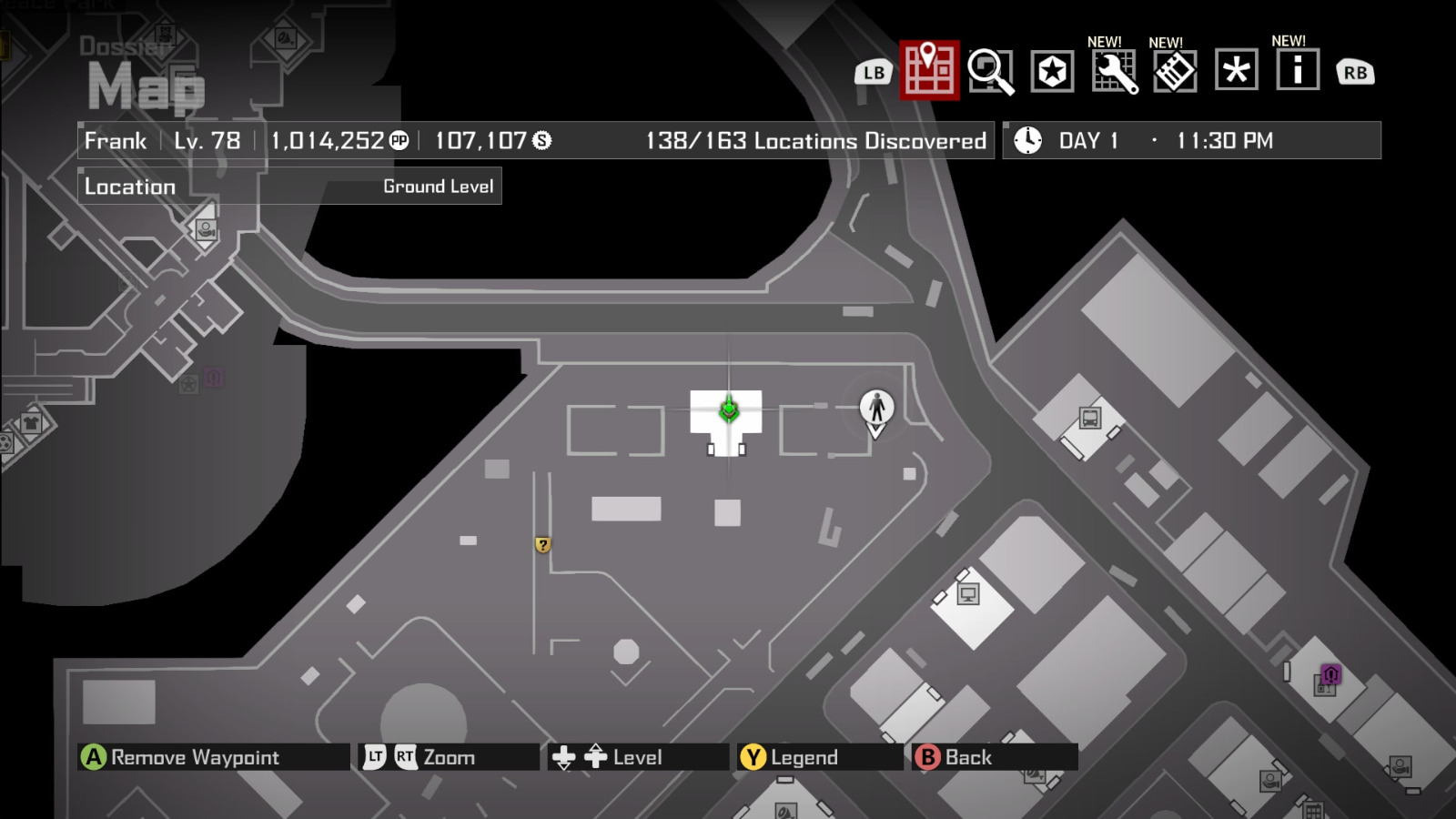Open the blueprint tab marked NEW!
The width and height of the screenshot is (1456, 819).
pyautogui.click(x=1174, y=71)
